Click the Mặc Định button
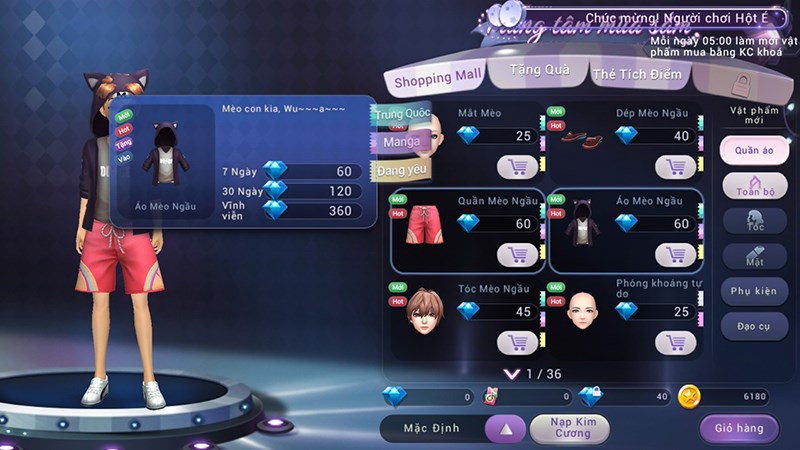Viewport: 800px width, 450px height. click(x=432, y=428)
